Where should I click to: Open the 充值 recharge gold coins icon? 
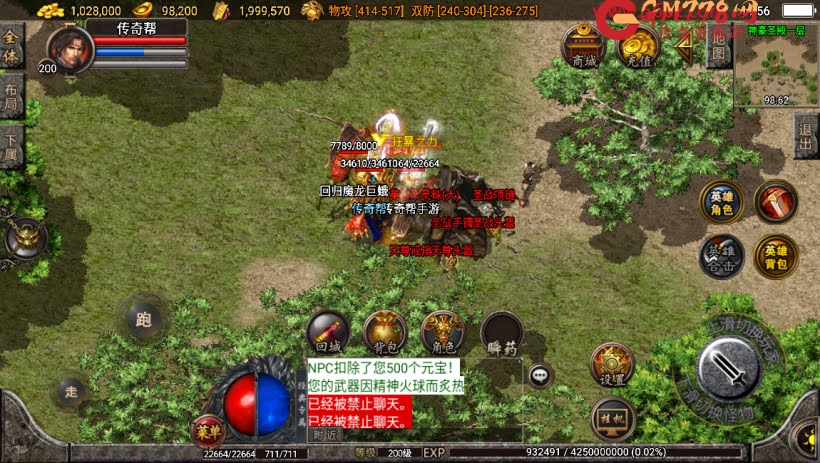pyautogui.click(x=636, y=45)
